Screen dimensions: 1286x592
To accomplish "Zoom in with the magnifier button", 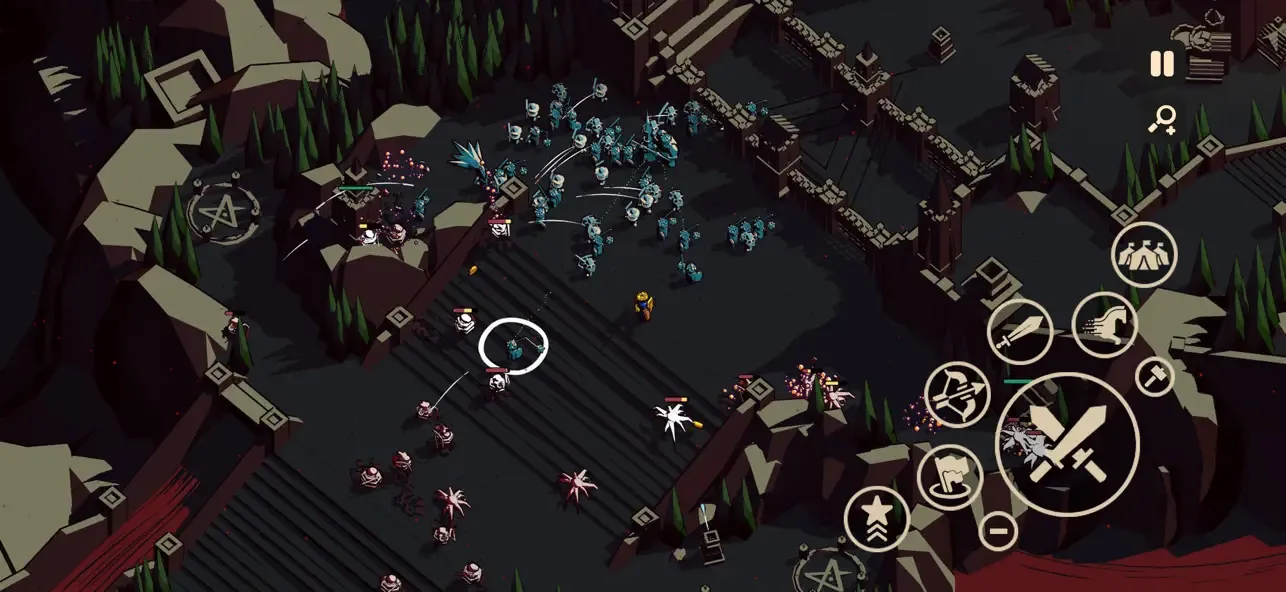I will click(x=1162, y=121).
